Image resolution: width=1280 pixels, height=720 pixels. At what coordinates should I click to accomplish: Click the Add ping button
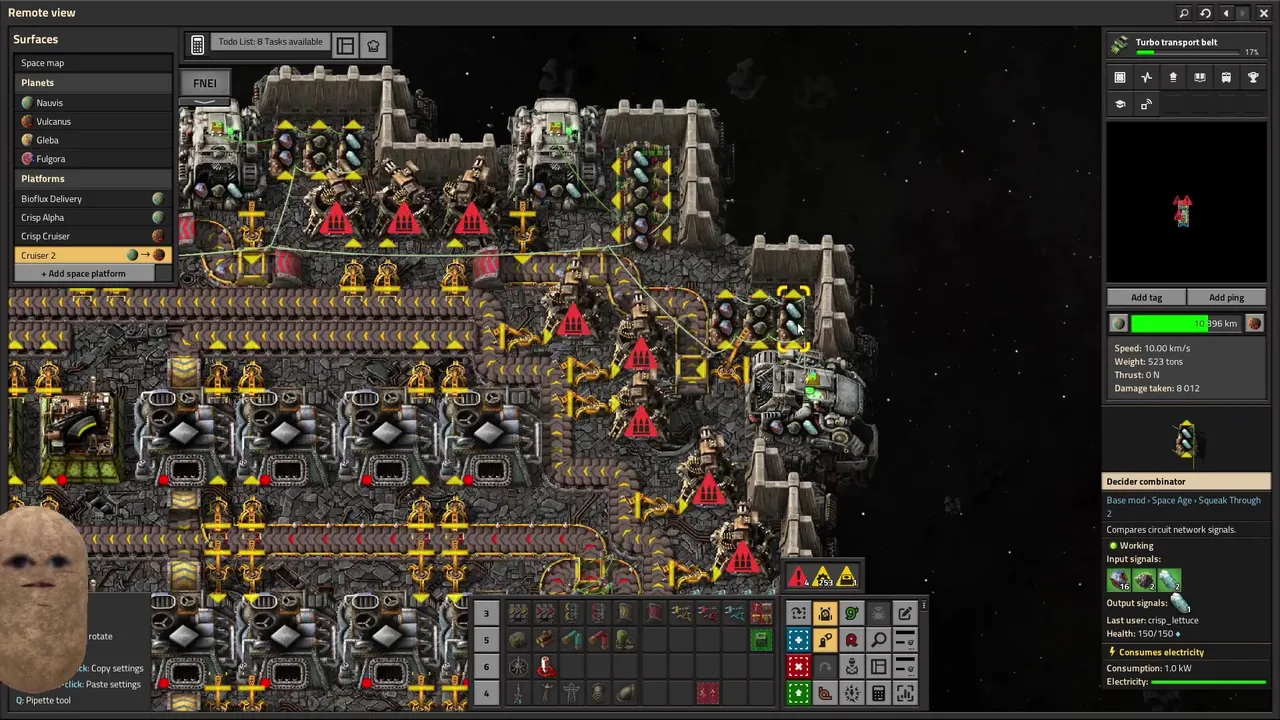click(x=1226, y=297)
